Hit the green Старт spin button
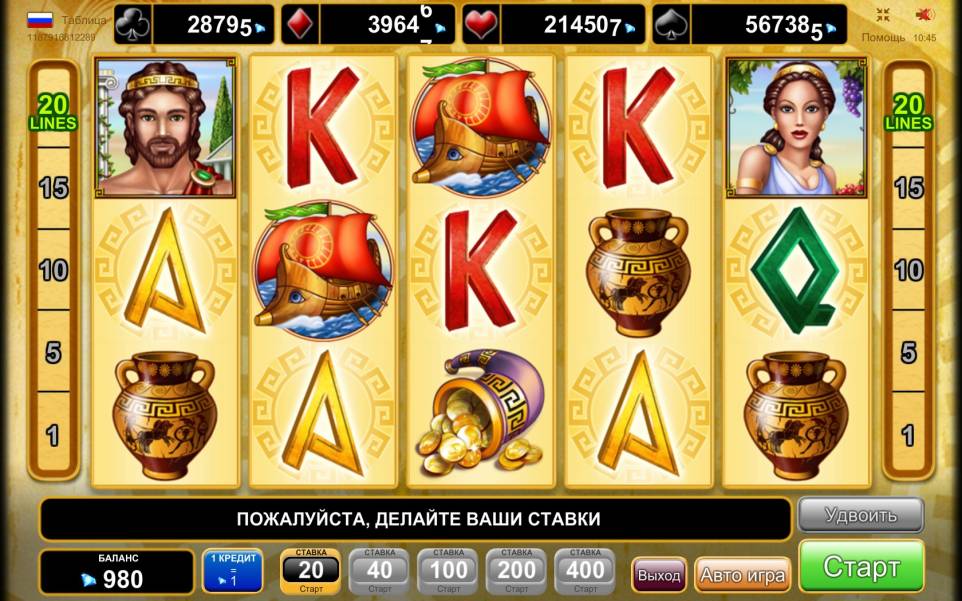Viewport: 962px width, 601px height. [861, 567]
